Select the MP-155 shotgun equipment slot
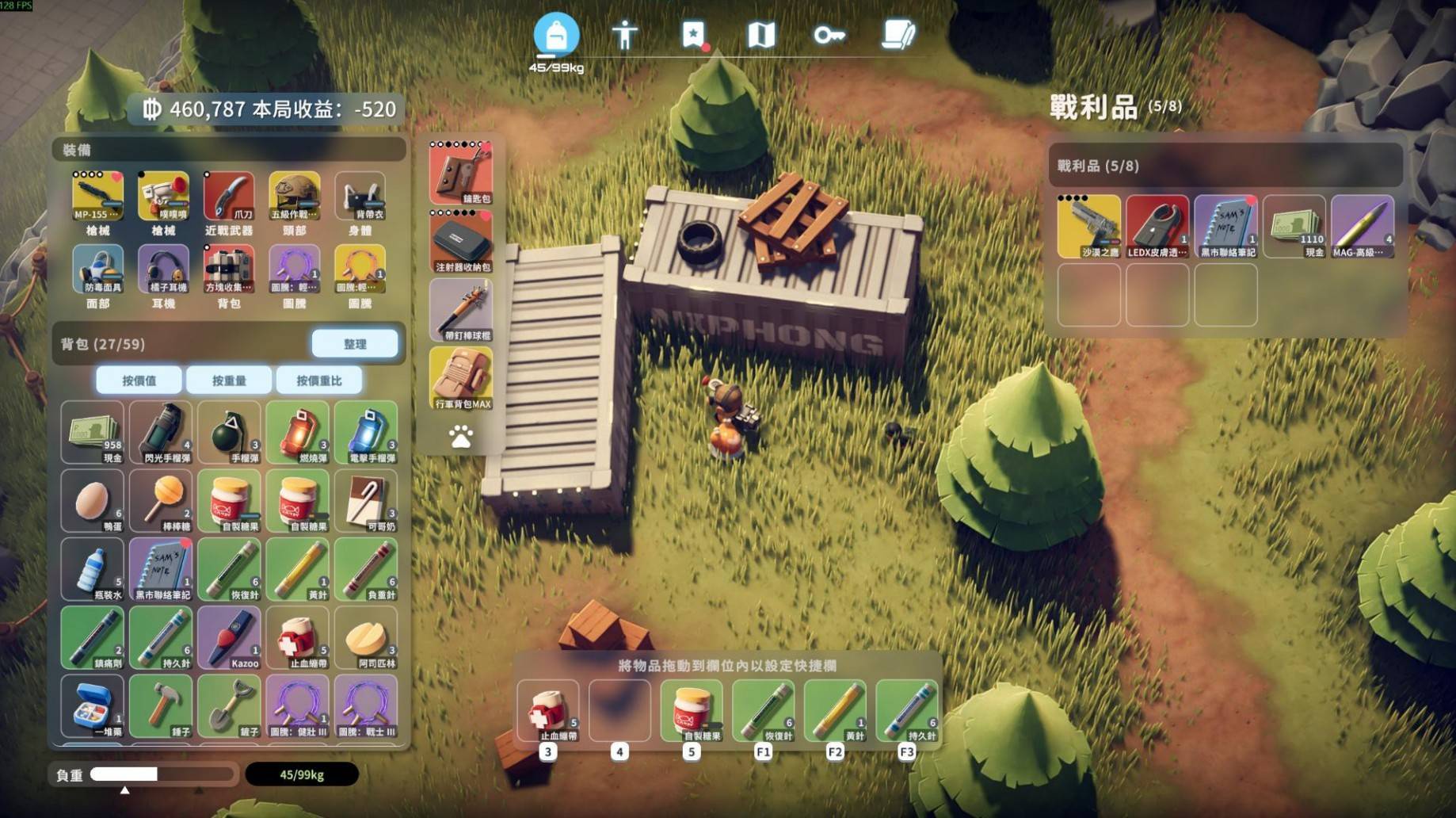The height and width of the screenshot is (818, 1456). (x=97, y=196)
